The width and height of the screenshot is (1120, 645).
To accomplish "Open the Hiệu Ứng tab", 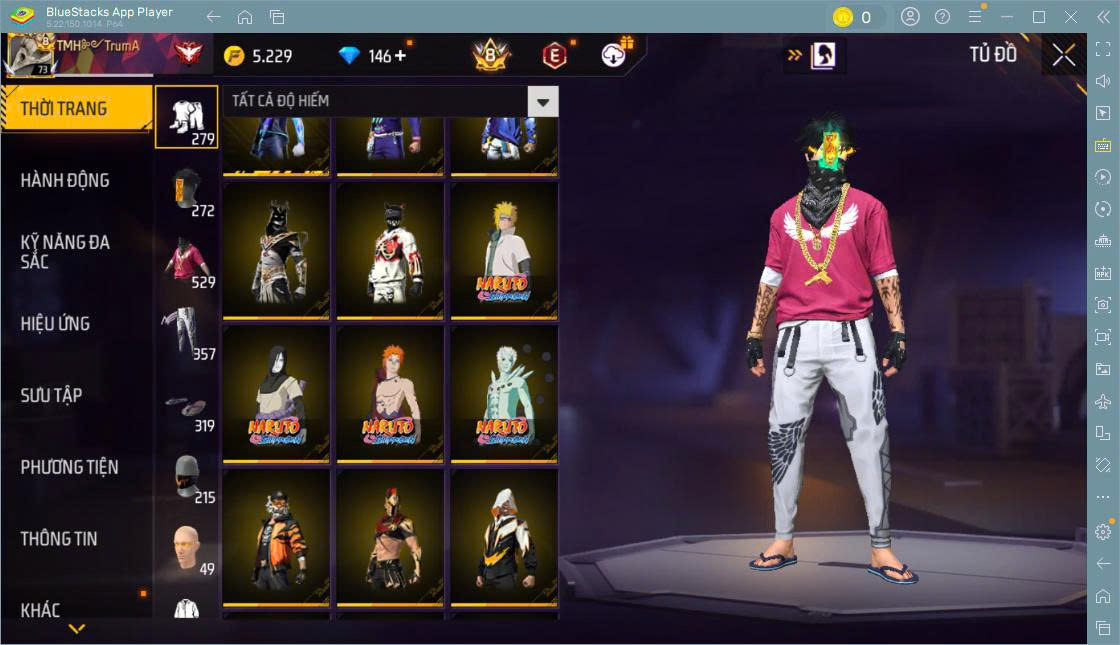I will coord(56,324).
